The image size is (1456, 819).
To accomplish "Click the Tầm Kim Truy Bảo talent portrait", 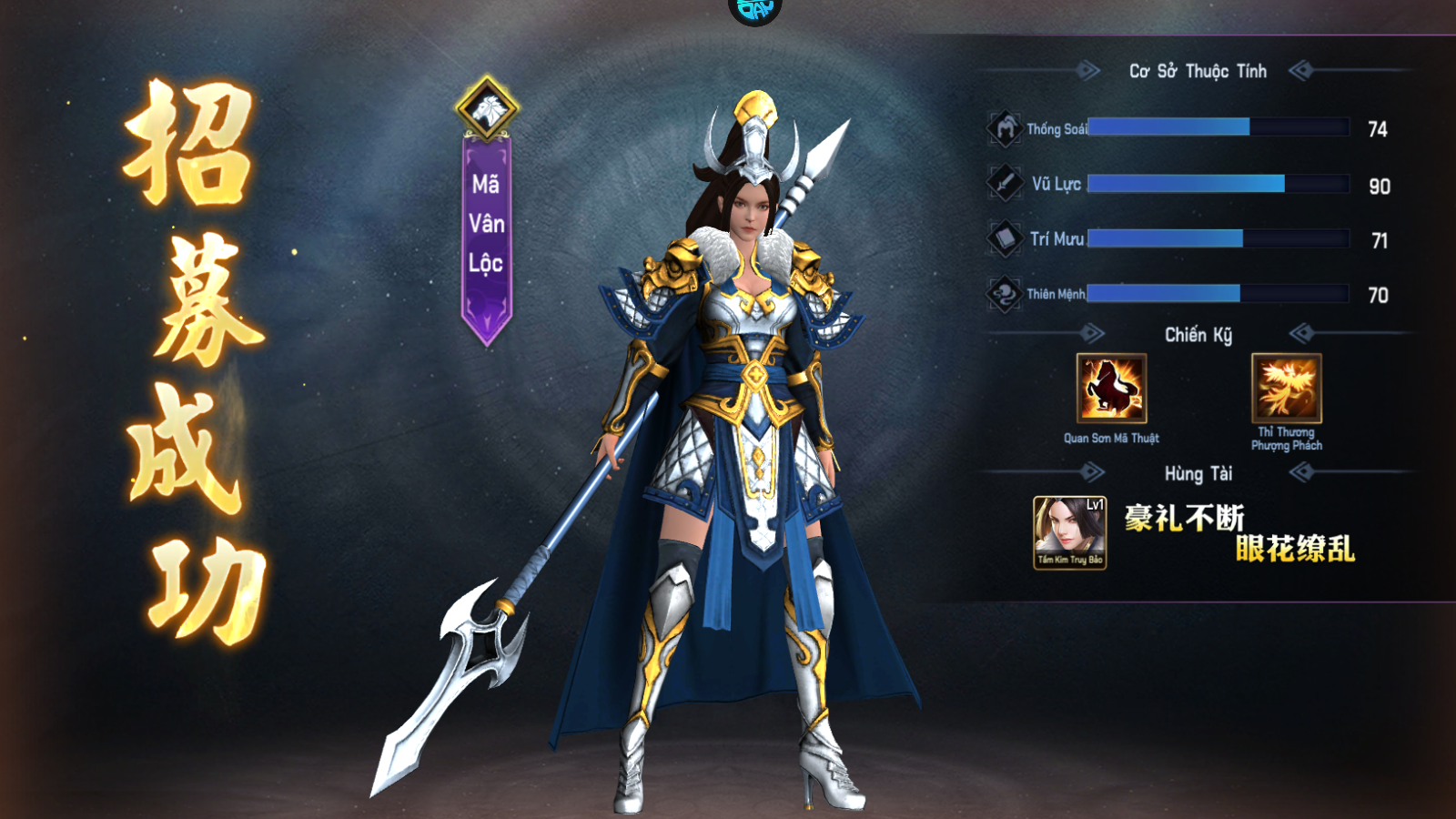I will (x=1069, y=532).
